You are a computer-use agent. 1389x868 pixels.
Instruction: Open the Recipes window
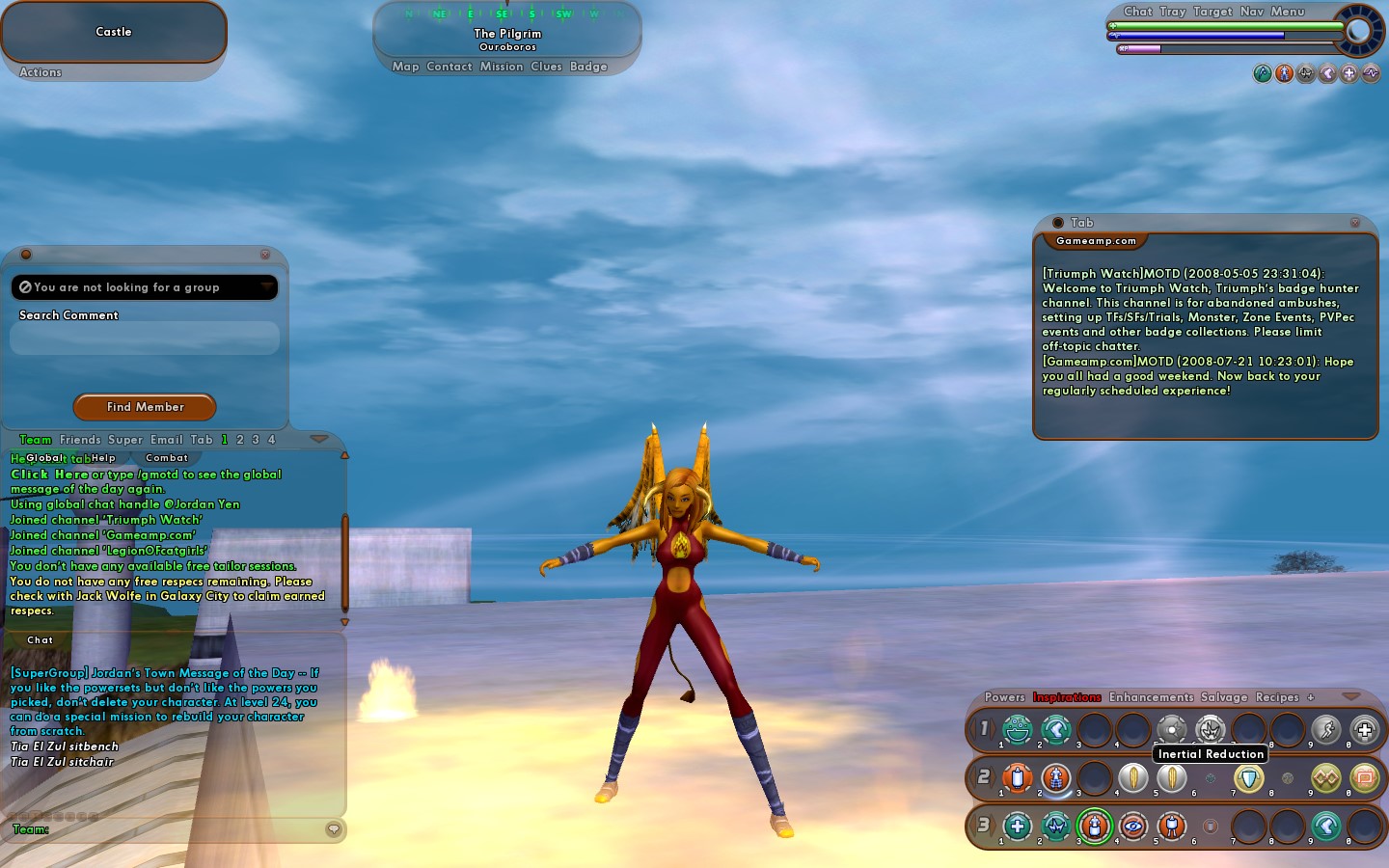pyautogui.click(x=1277, y=697)
